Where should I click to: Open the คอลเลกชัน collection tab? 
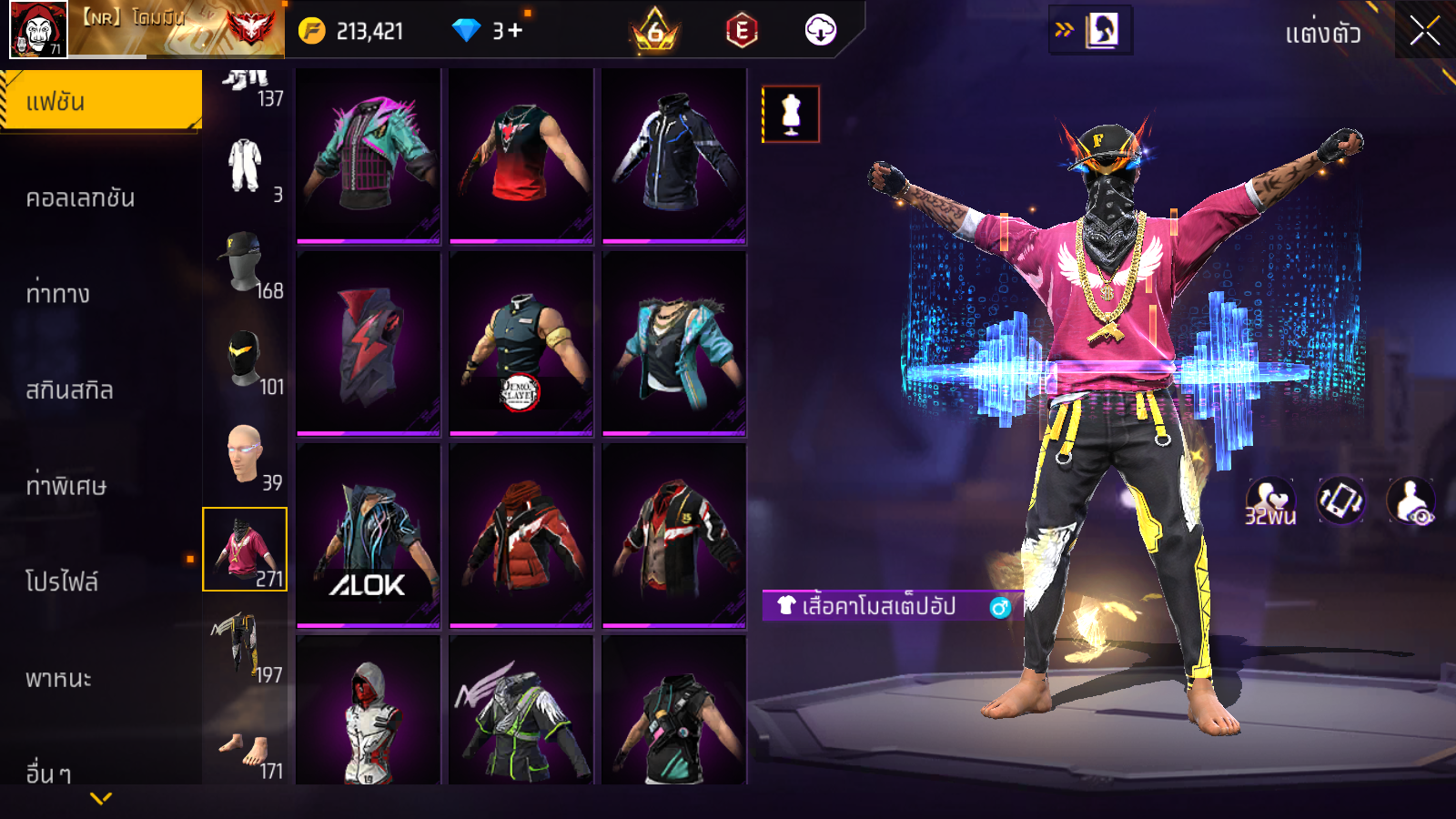[82, 197]
